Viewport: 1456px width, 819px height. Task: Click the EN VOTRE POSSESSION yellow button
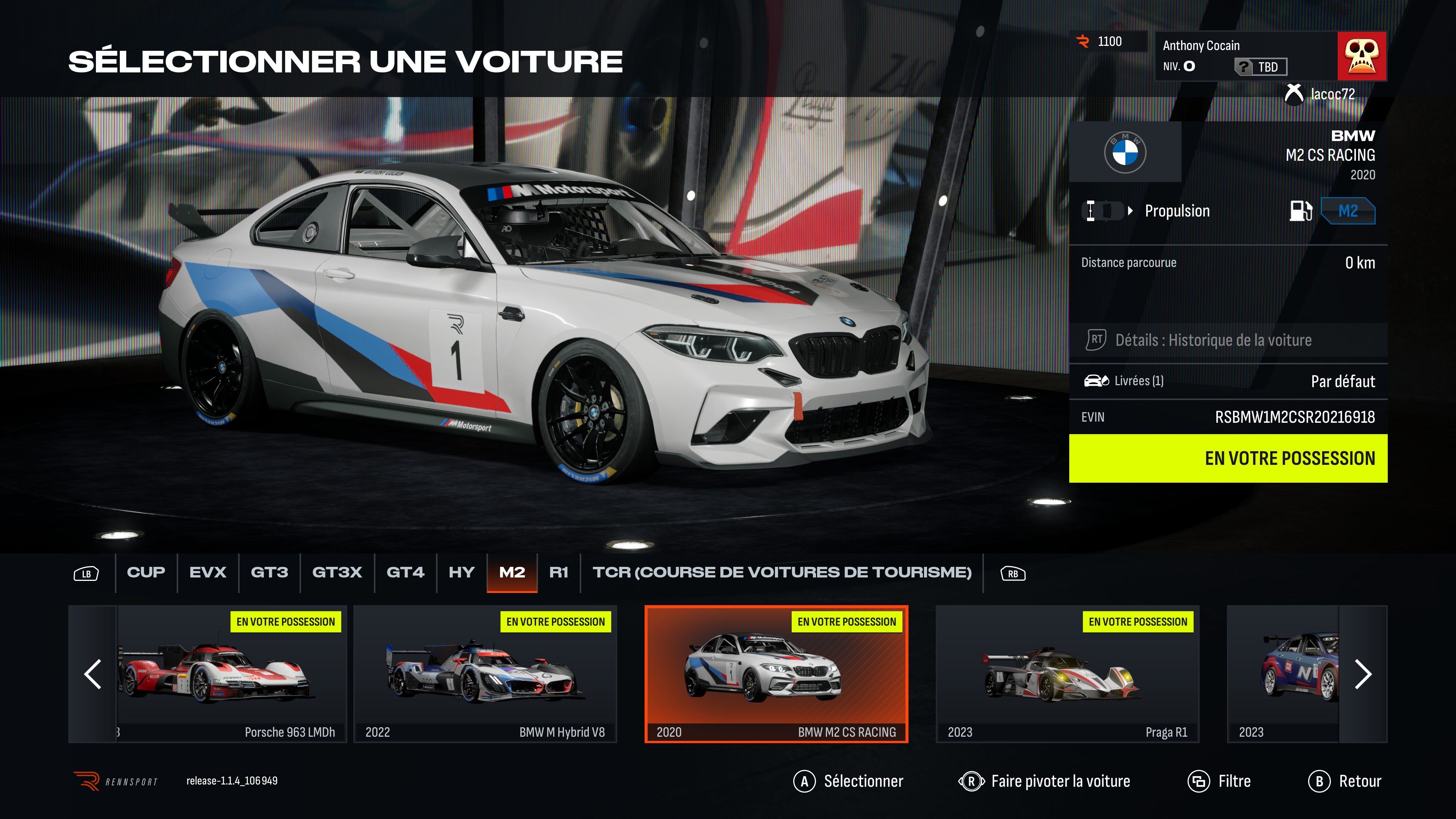point(1228,458)
